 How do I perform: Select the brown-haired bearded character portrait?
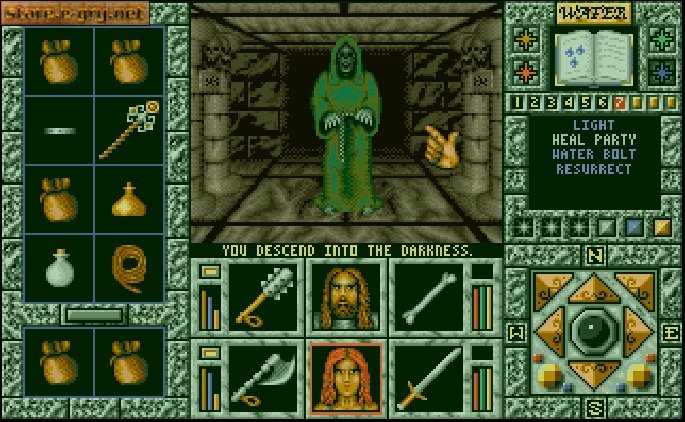pos(345,297)
